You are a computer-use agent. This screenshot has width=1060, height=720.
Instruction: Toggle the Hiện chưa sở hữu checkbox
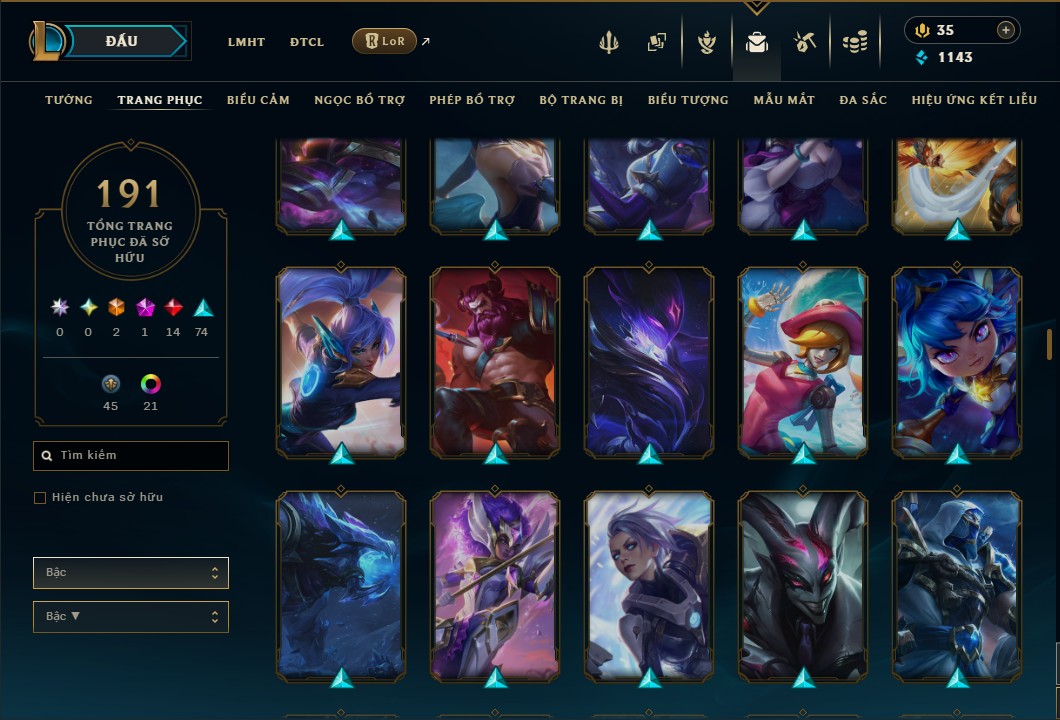[x=40, y=498]
